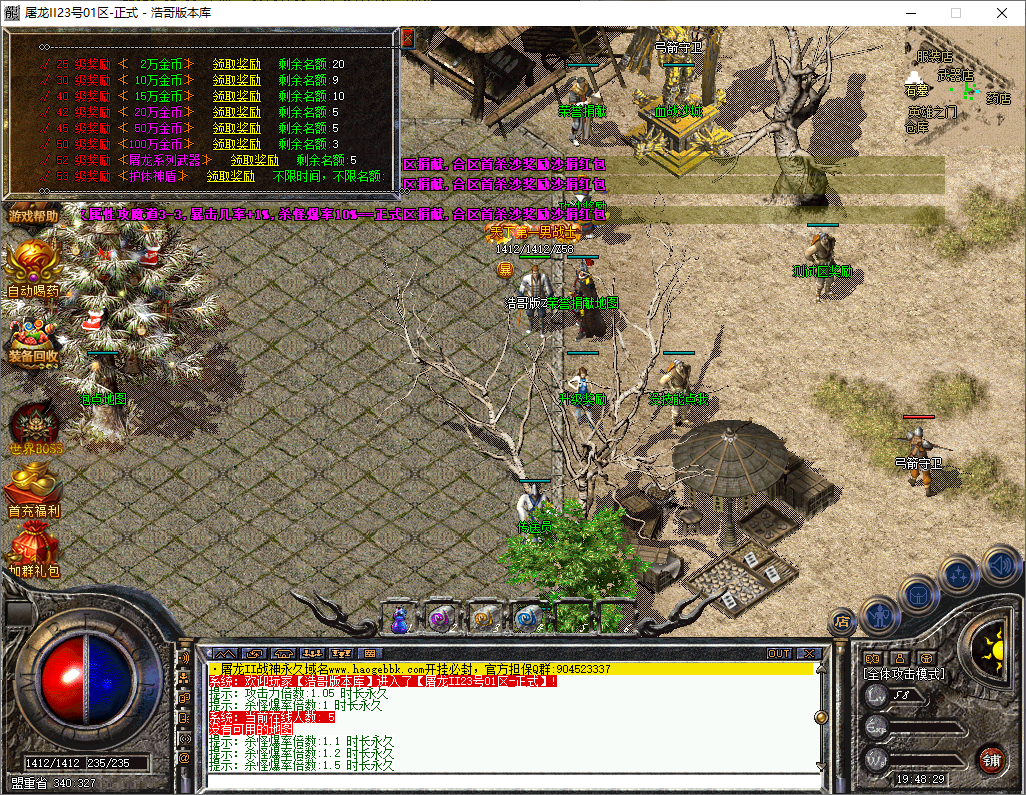Claim the level 50 reward of 100万金币
The height and width of the screenshot is (795, 1026).
click(x=236, y=144)
